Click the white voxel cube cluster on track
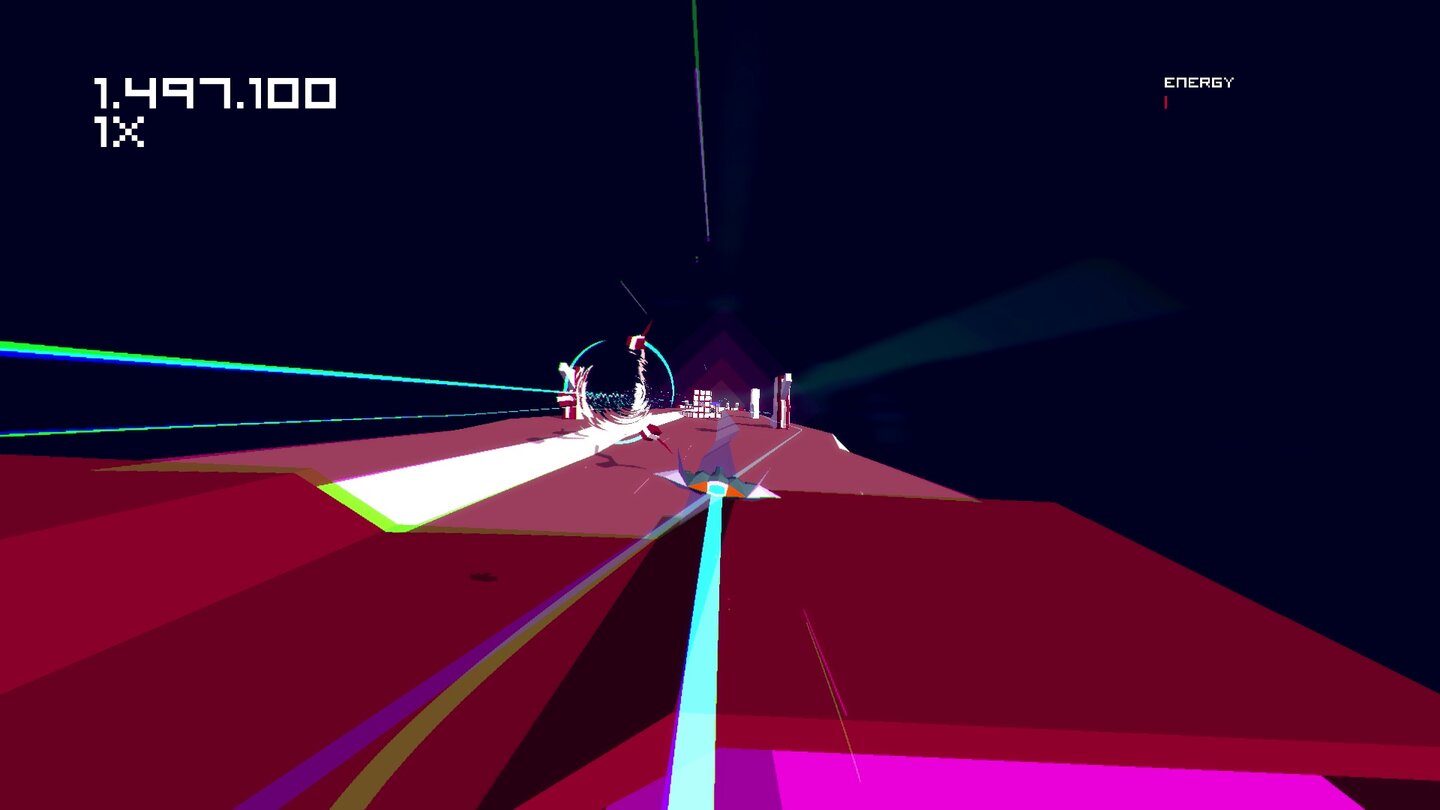This screenshot has width=1440, height=810. coord(703,403)
